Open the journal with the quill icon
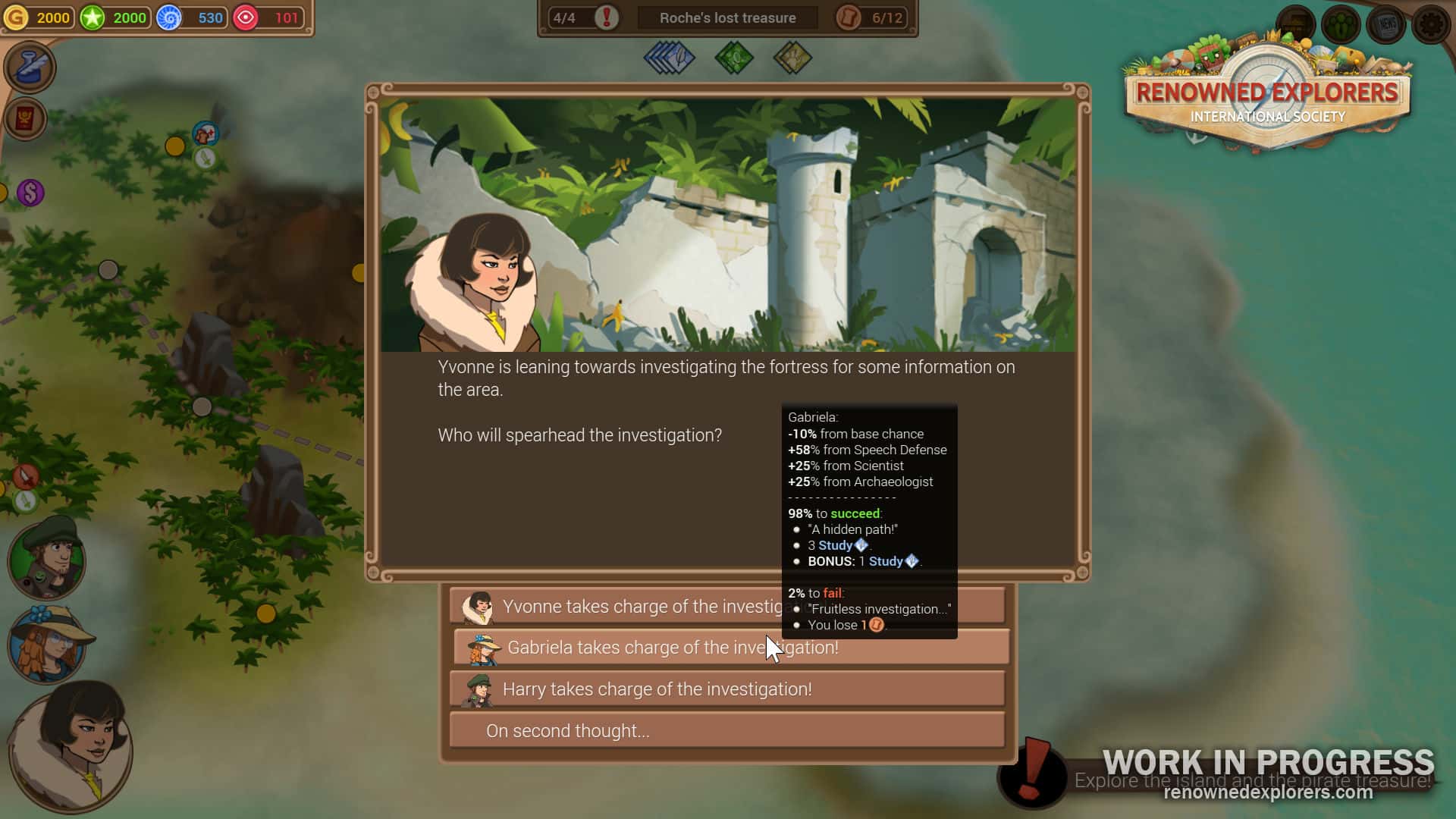This screenshot has height=819, width=1456. tap(30, 68)
